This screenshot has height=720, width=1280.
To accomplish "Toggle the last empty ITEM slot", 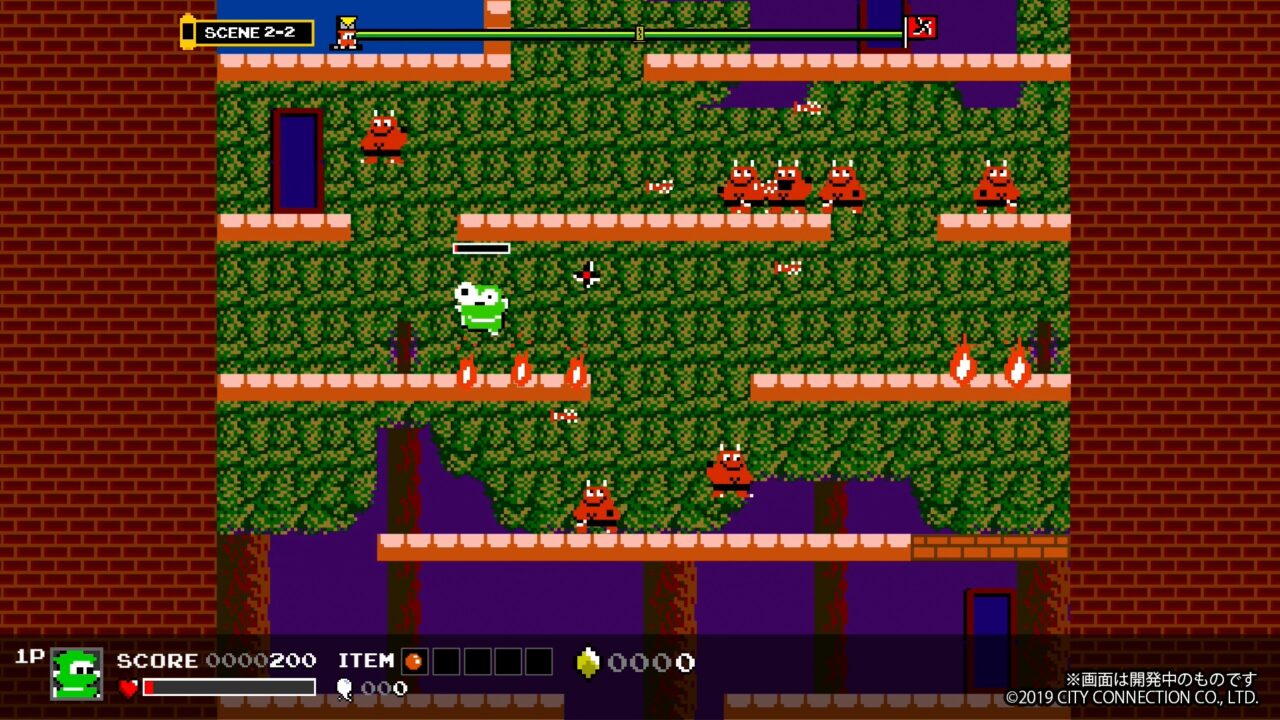I will pyautogui.click(x=537, y=661).
